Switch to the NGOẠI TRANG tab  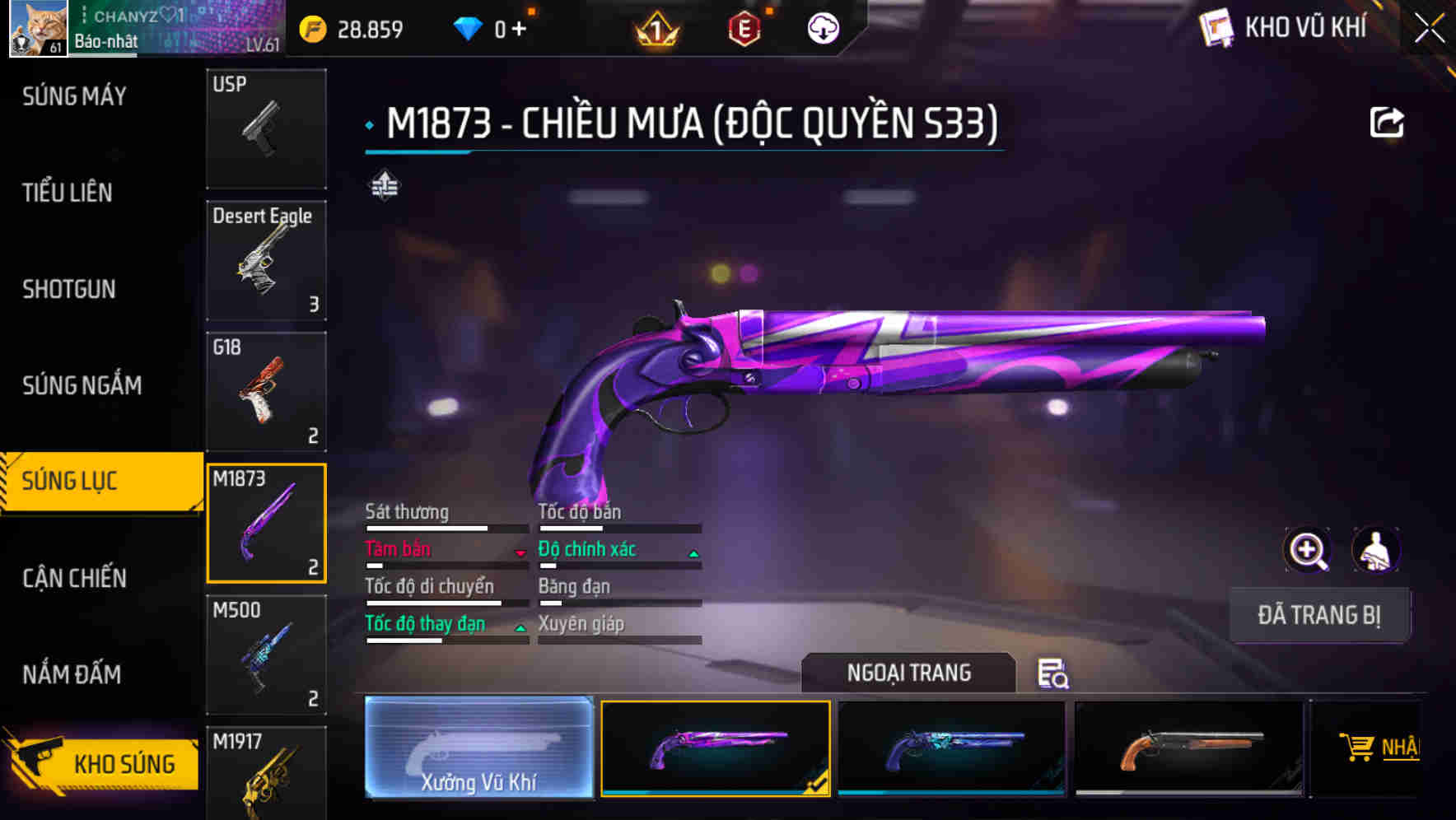908,673
